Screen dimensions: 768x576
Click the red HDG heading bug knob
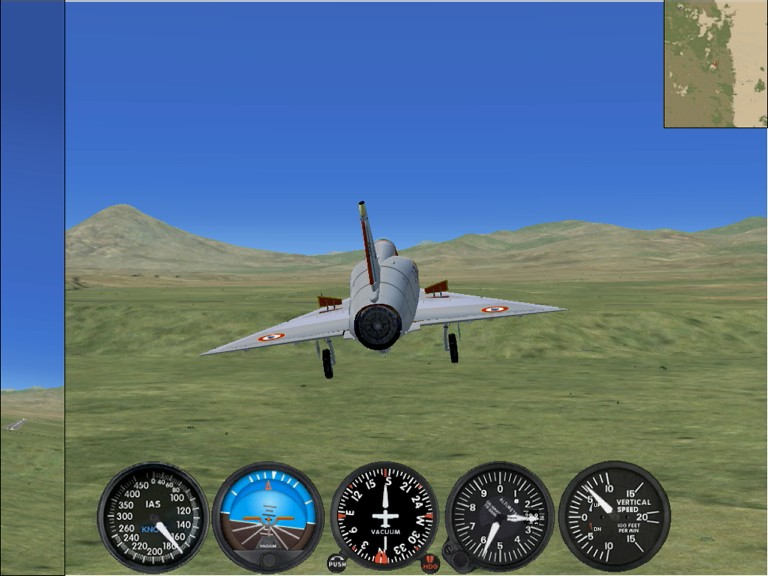(x=430, y=563)
